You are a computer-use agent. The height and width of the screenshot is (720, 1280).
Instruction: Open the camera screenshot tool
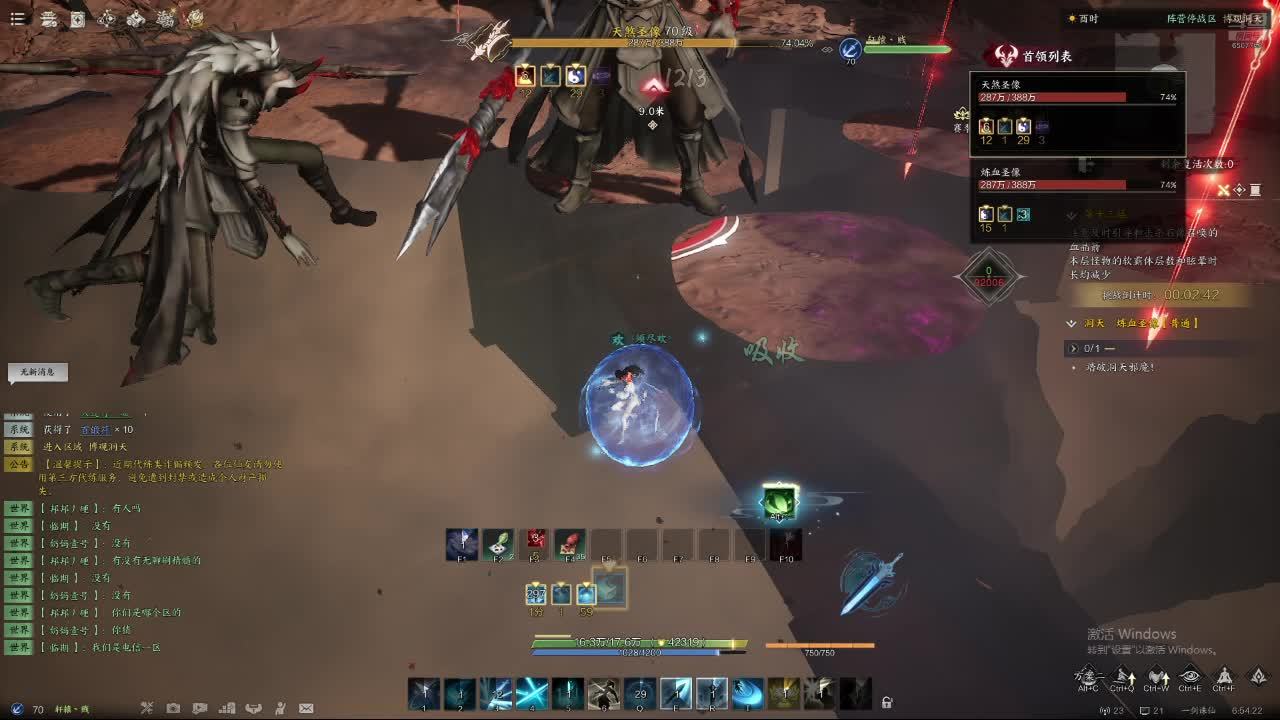pos(173,709)
